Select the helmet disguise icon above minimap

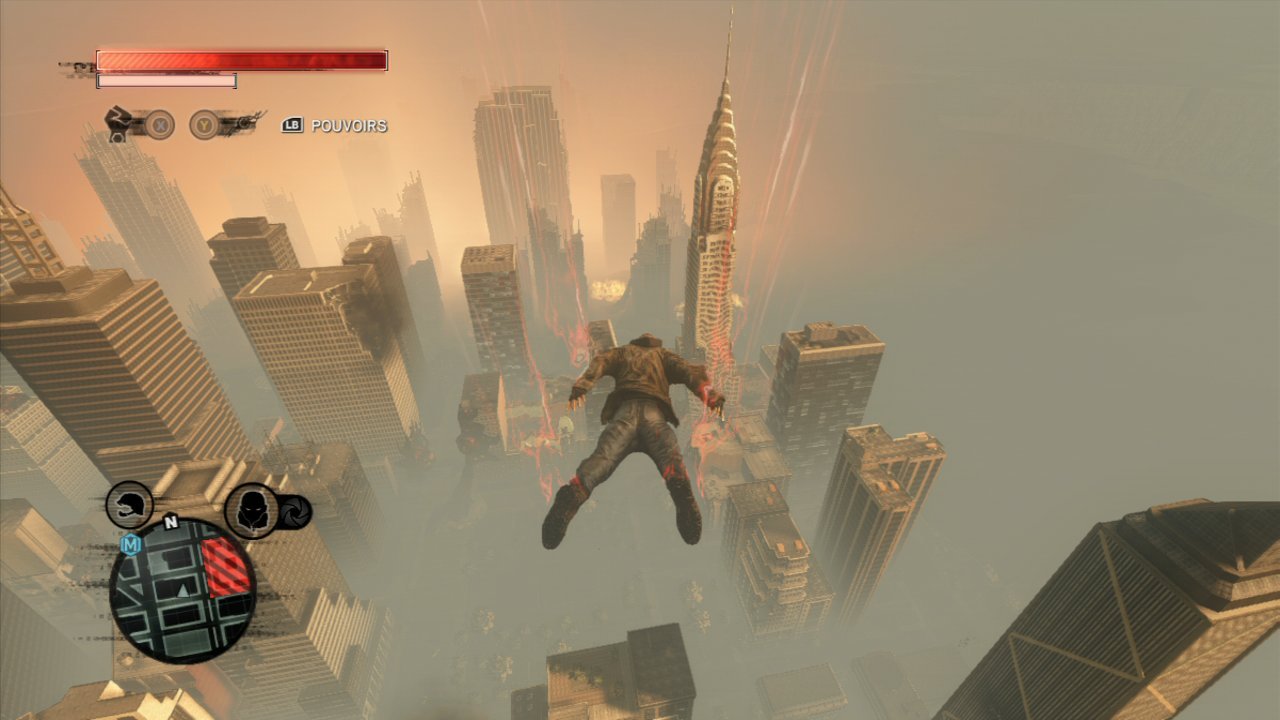click(x=128, y=504)
